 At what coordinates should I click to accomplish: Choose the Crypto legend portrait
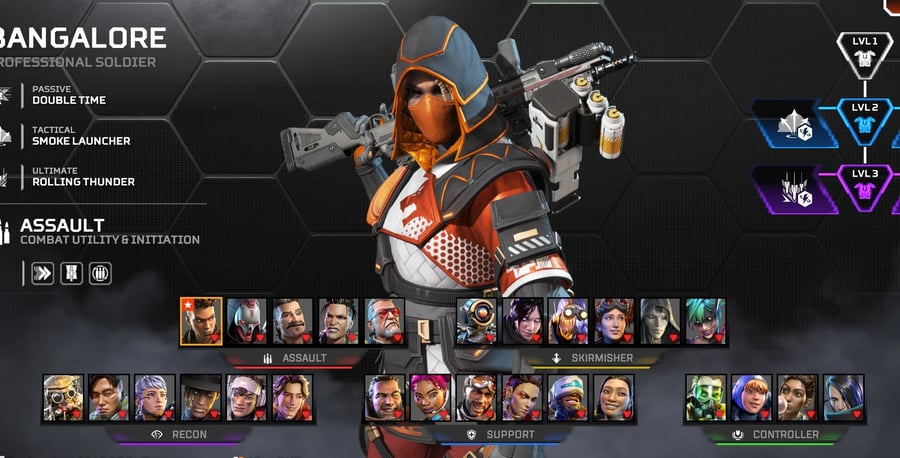tap(109, 397)
